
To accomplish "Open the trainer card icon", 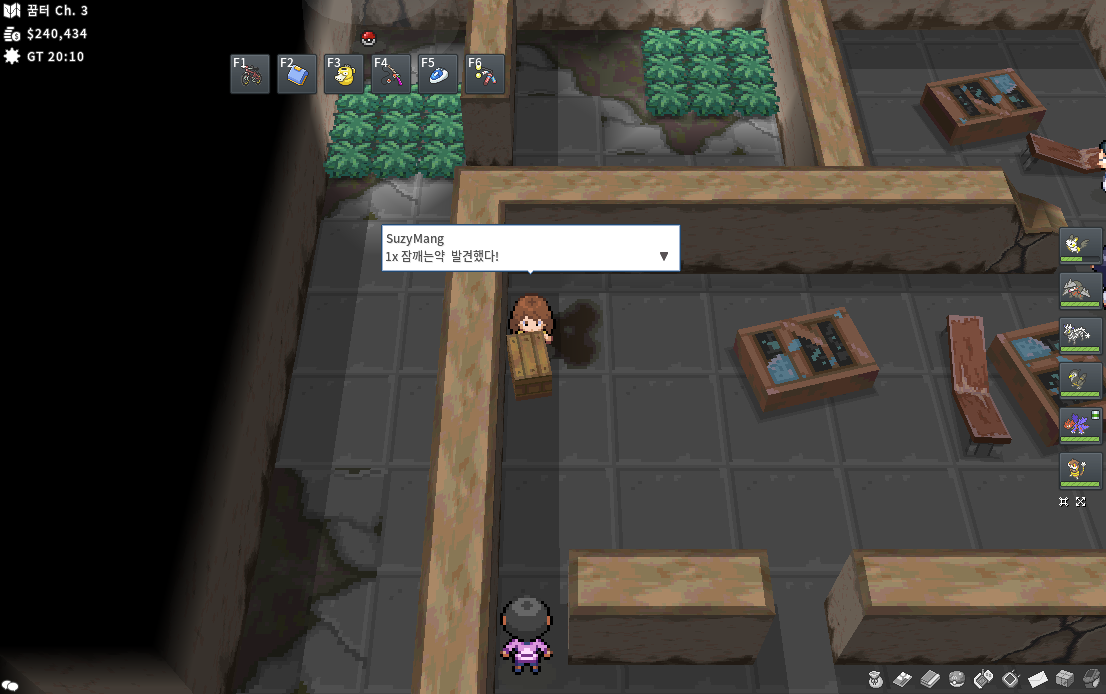I will pos(903,679).
